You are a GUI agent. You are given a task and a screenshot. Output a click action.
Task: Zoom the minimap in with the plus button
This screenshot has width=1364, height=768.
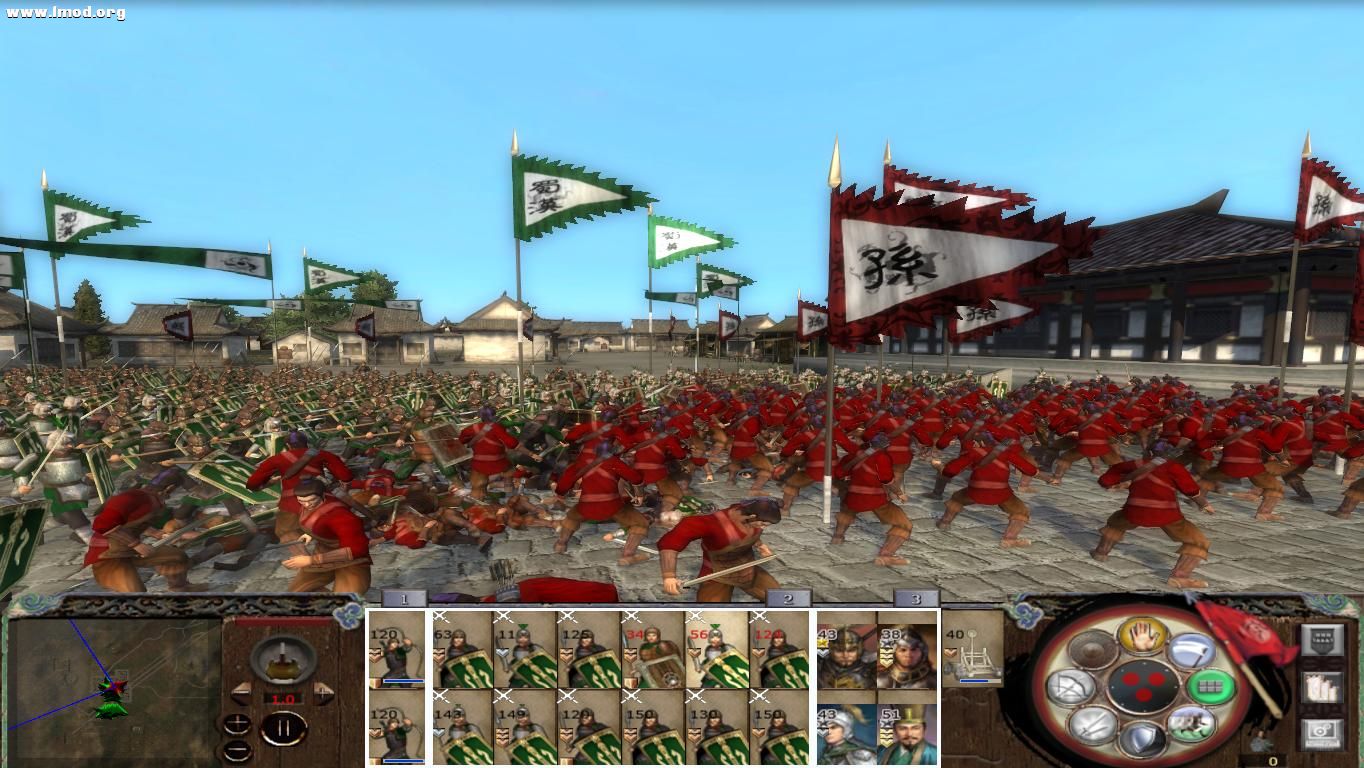[x=236, y=725]
